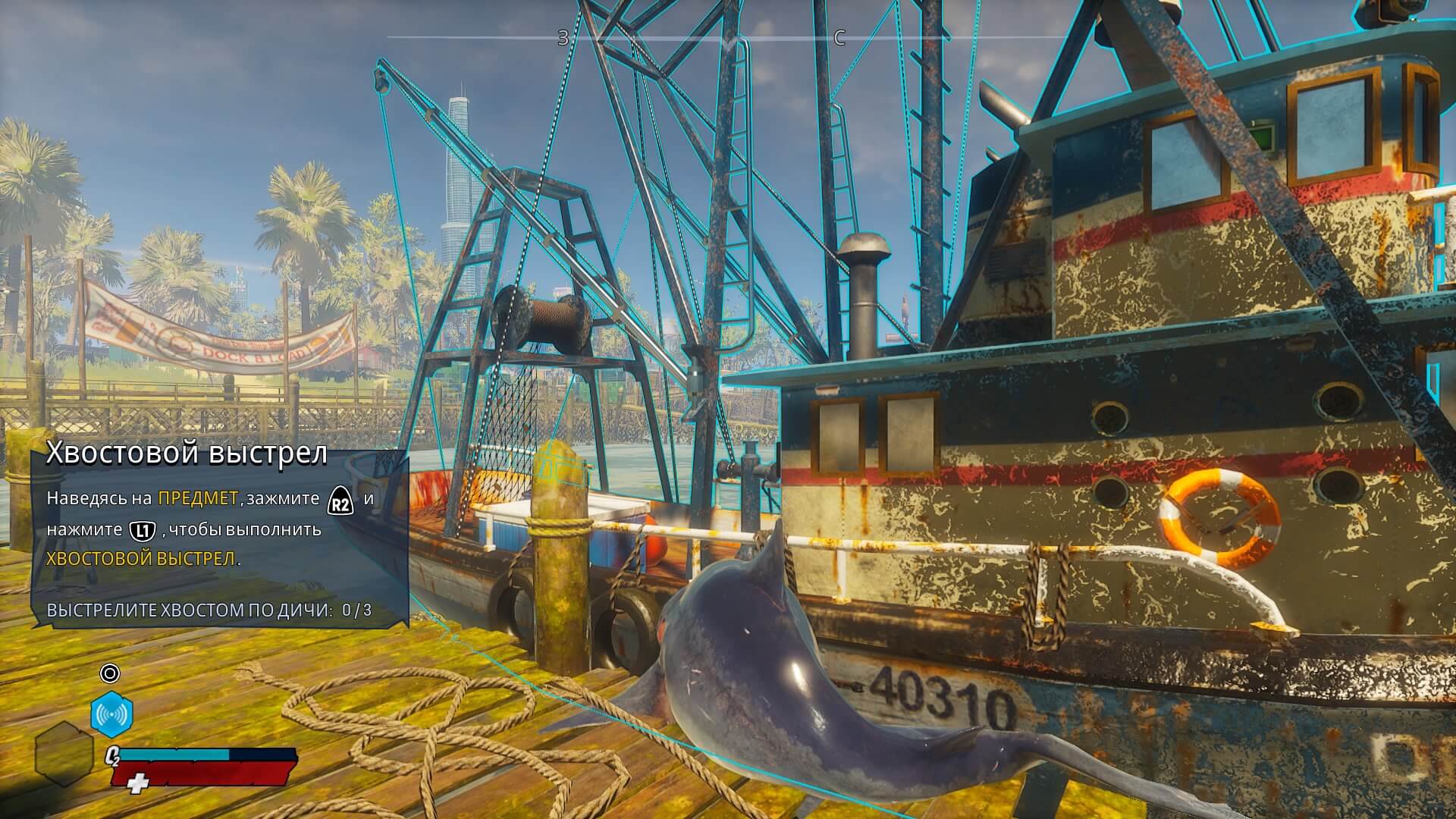Screen dimensions: 1456x819
Task: Click the compass bar heading strip
Action: tap(728, 37)
